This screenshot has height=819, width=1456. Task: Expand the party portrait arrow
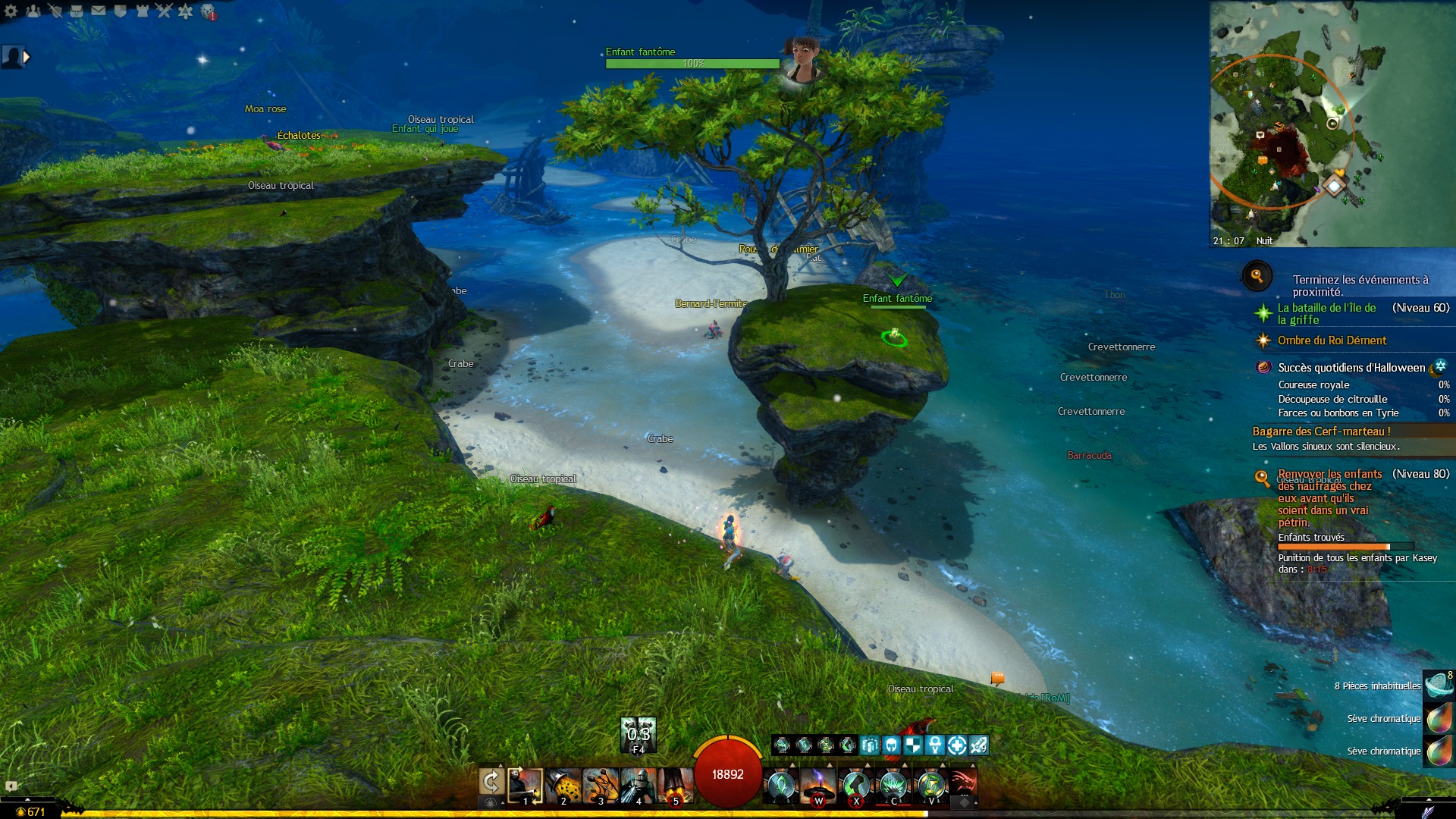point(27,57)
